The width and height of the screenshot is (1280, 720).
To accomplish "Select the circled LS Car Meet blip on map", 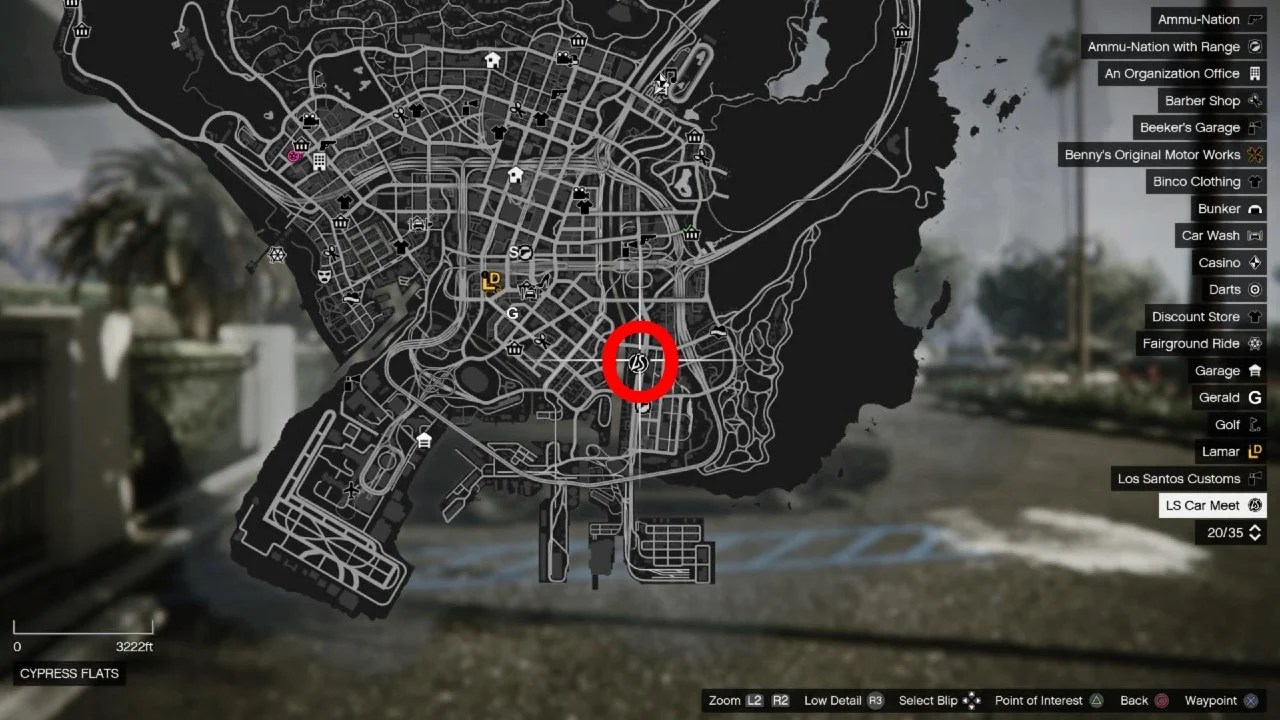I will coord(638,363).
